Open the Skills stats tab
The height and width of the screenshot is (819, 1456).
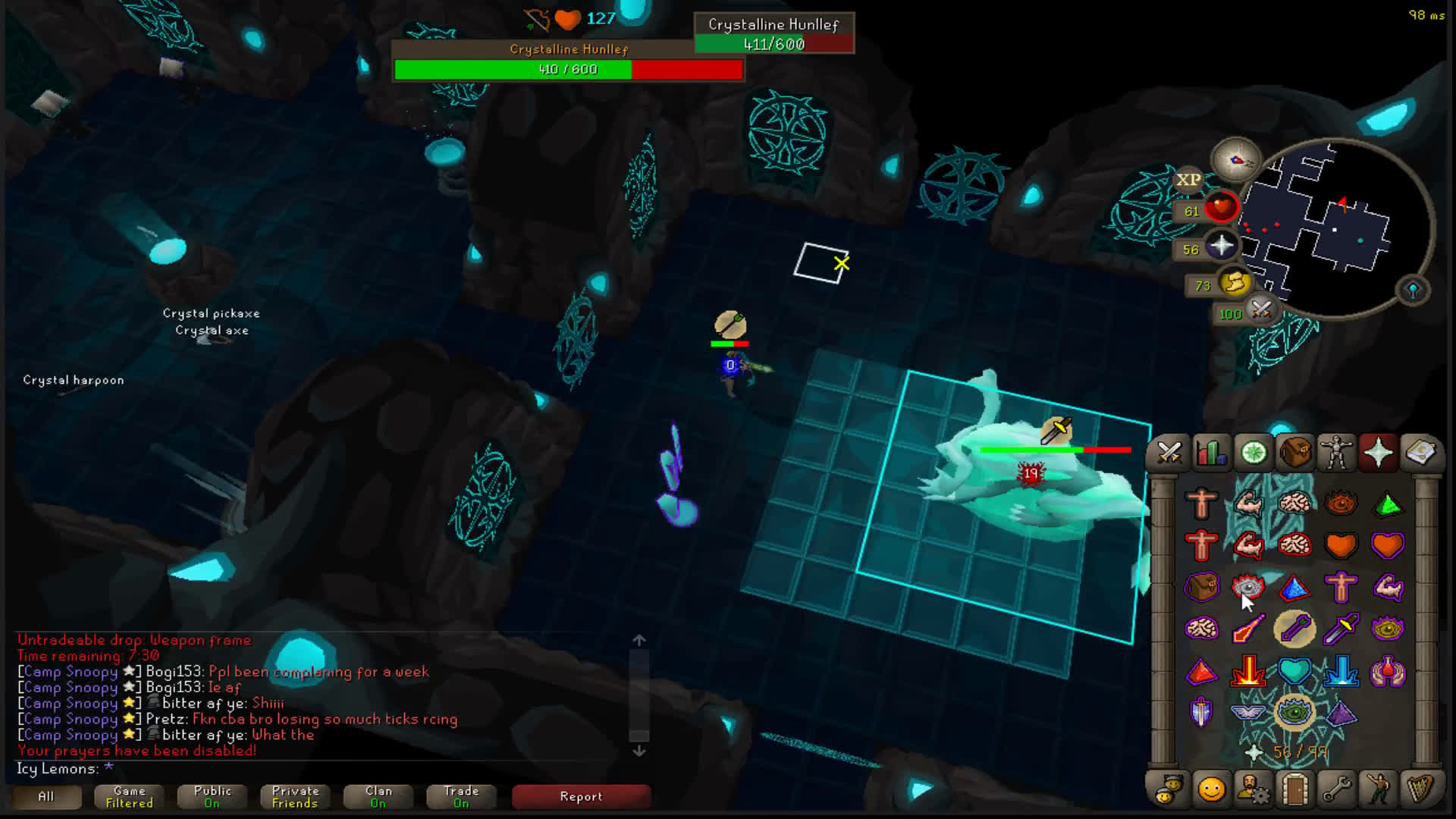tap(1211, 453)
